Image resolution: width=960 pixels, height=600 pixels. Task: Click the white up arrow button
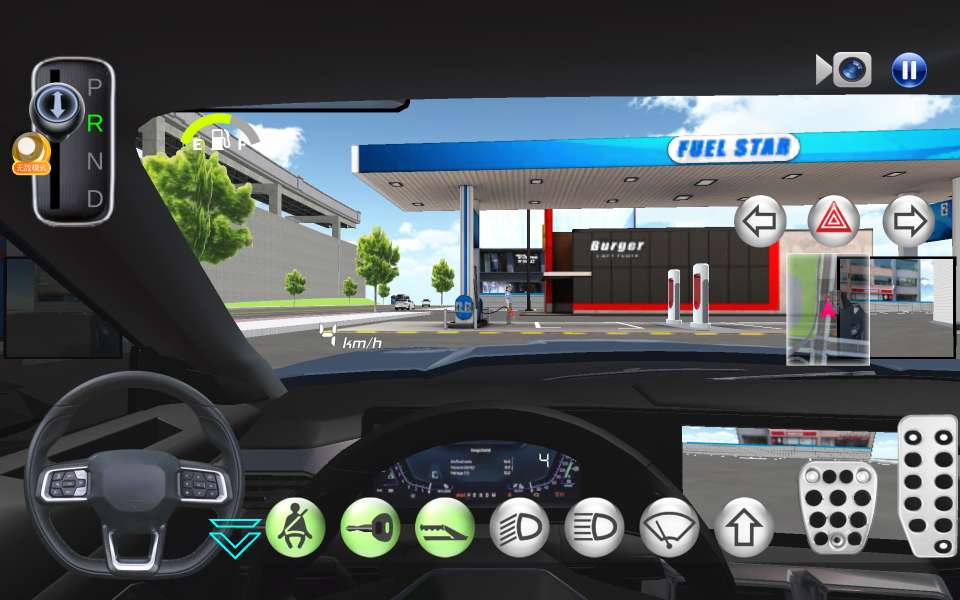pos(744,527)
